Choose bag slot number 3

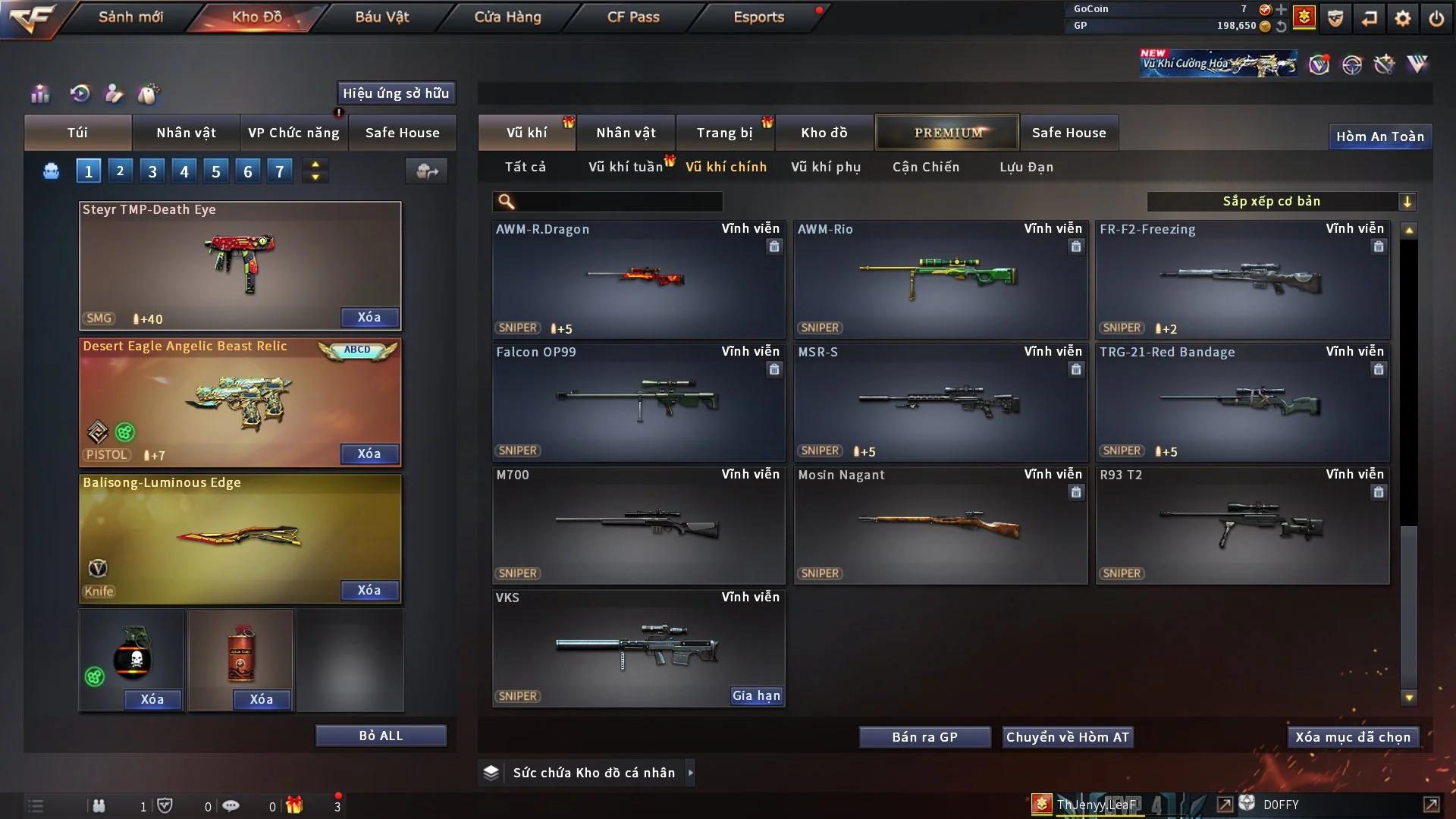click(152, 171)
